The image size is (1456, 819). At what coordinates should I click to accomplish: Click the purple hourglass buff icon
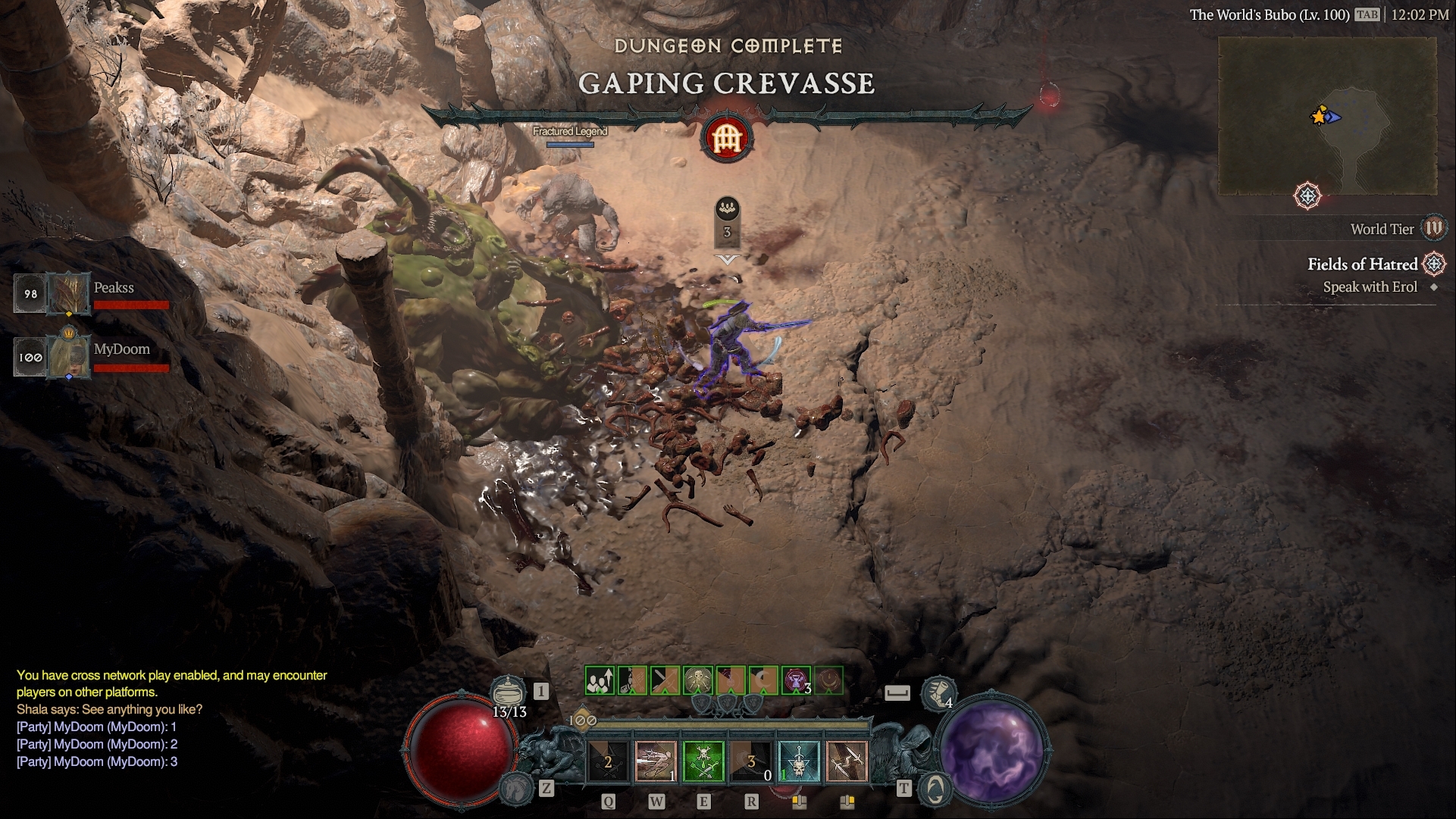[x=797, y=680]
